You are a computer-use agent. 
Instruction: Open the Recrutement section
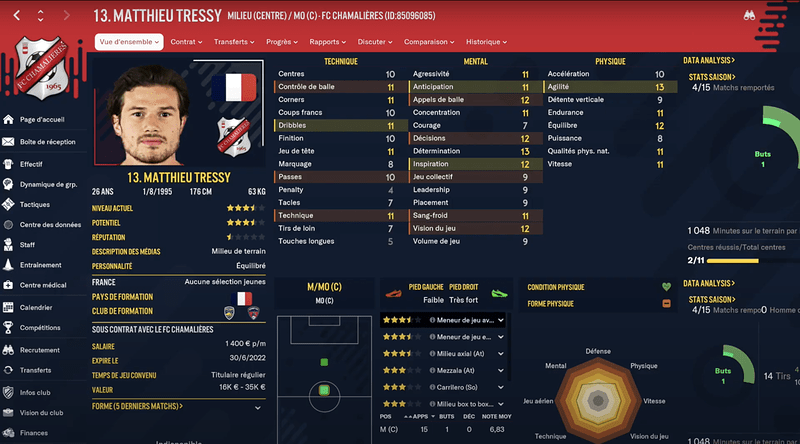click(40, 350)
